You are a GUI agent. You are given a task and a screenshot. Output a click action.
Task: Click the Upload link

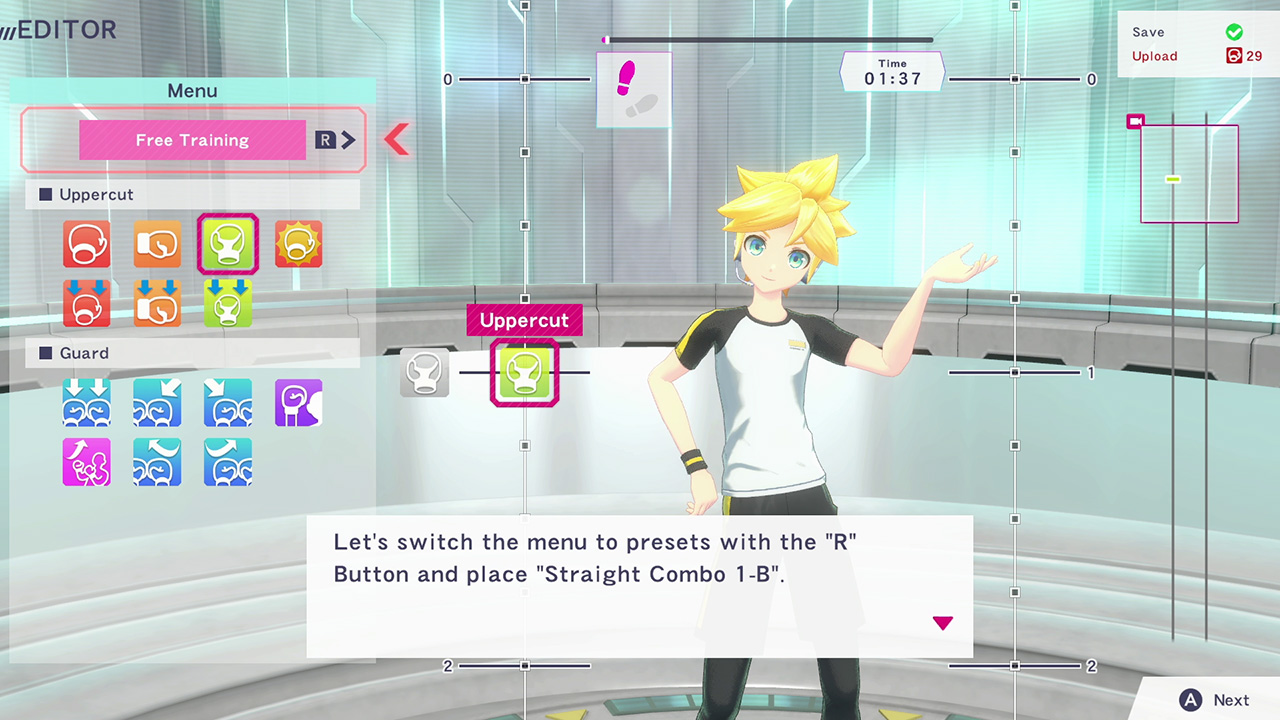(x=1155, y=56)
